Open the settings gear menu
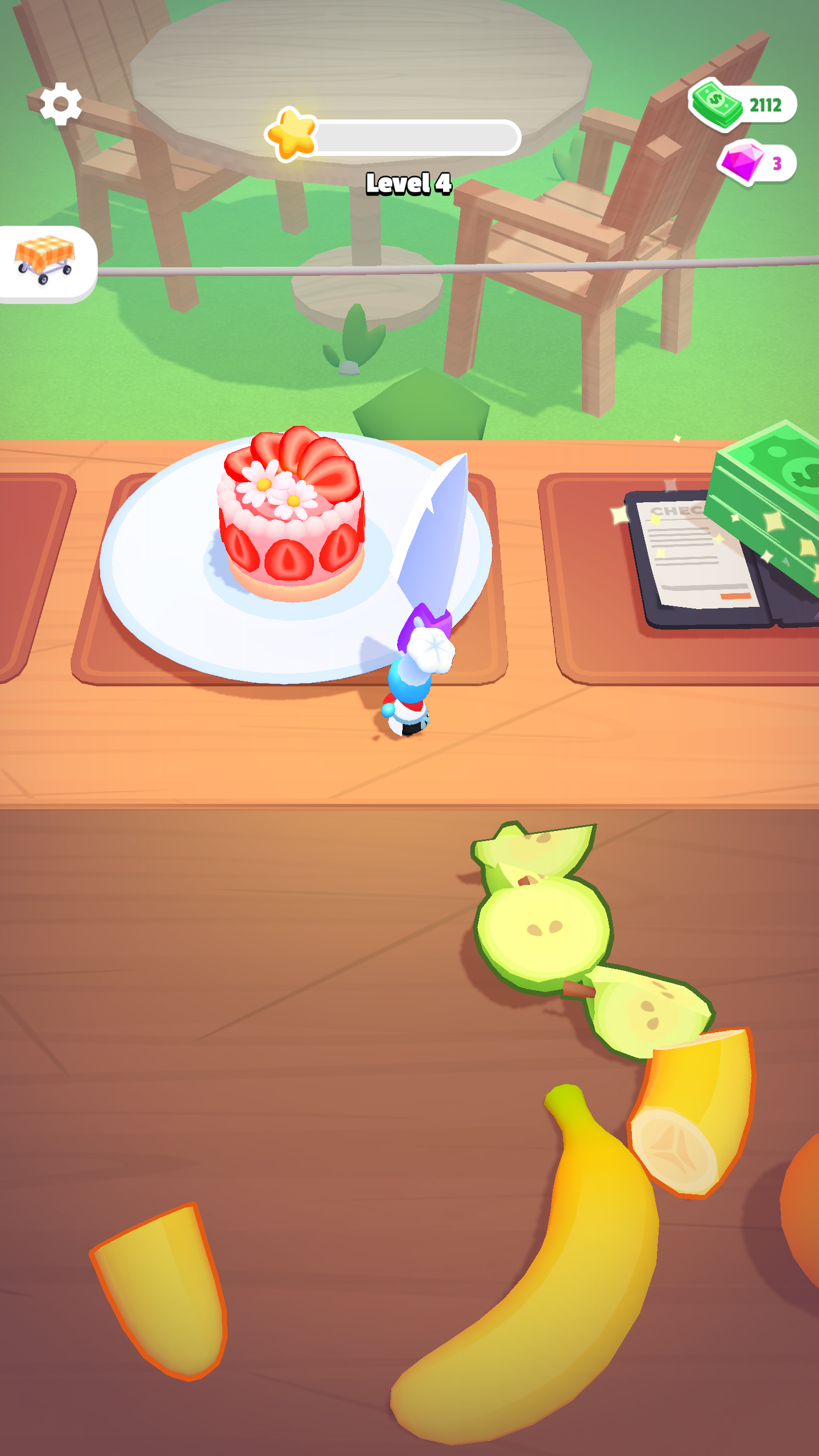This screenshot has width=819, height=1456. point(60,104)
